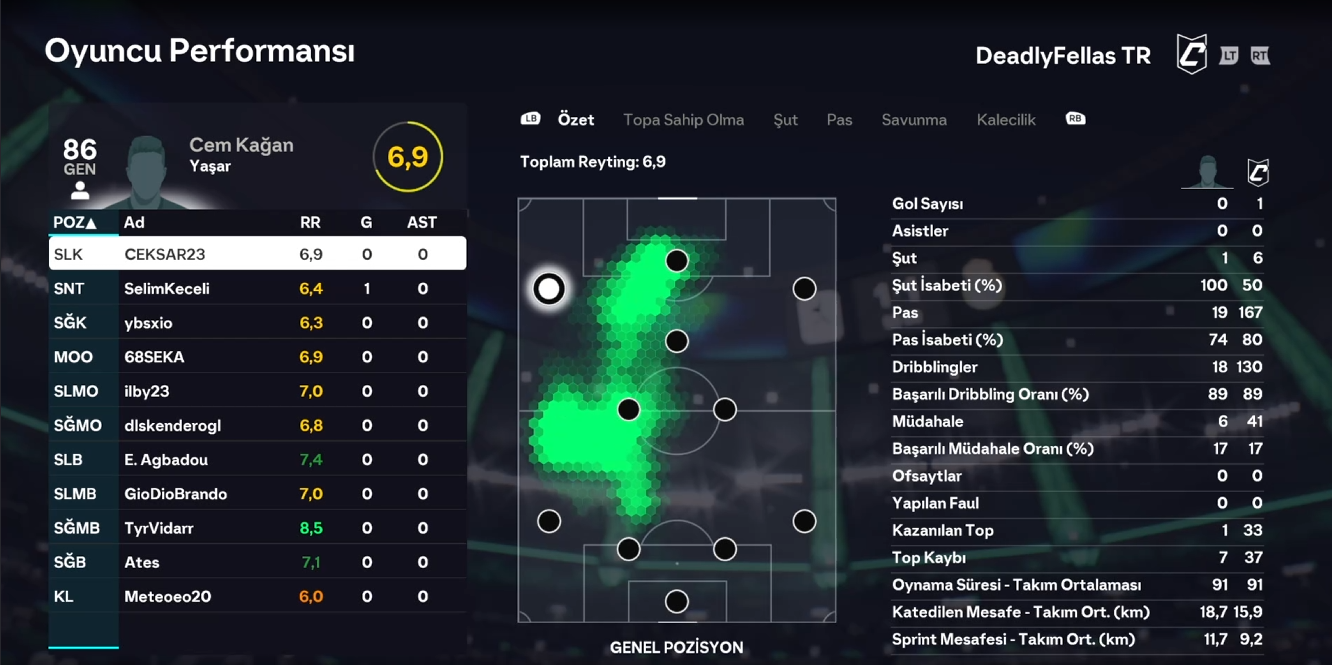This screenshot has height=665, width=1332.
Task: Pick the Ates player row
Action: point(257,562)
